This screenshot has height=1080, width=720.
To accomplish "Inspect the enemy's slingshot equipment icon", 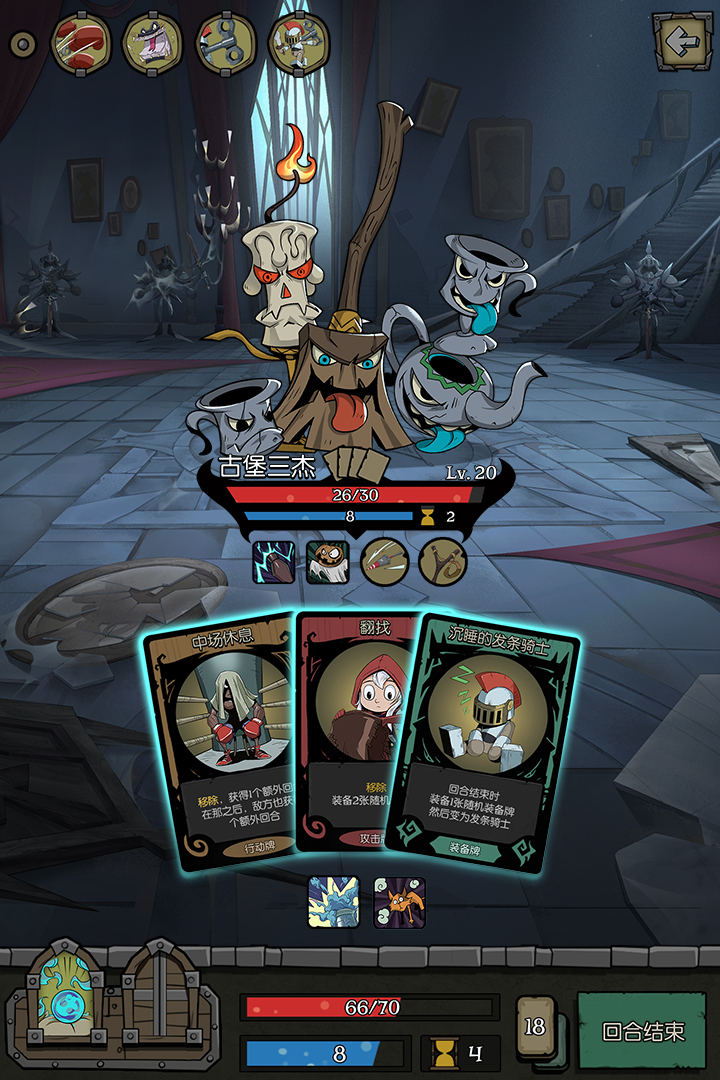I will (x=440, y=561).
